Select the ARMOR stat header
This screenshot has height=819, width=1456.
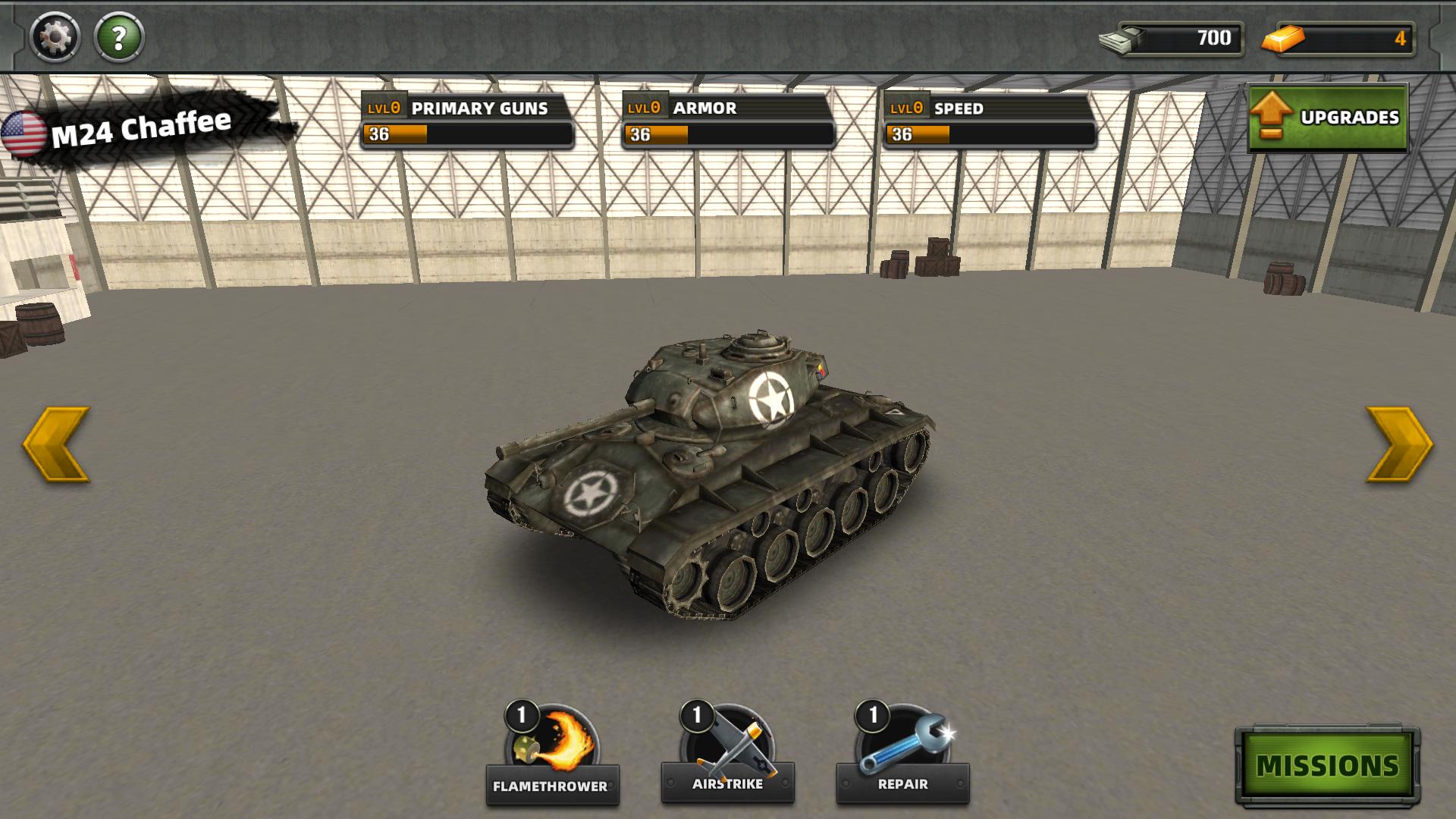[x=703, y=108]
